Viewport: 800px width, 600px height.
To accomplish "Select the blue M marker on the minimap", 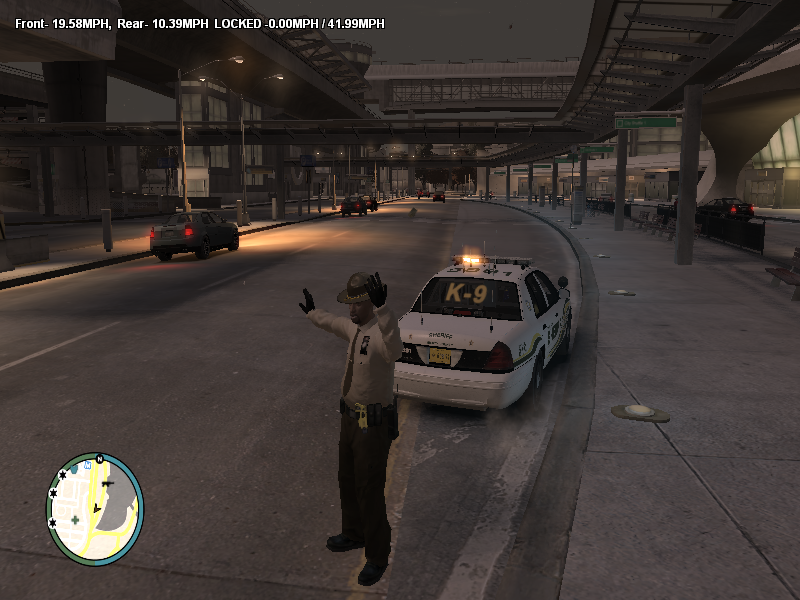I will tap(88, 465).
